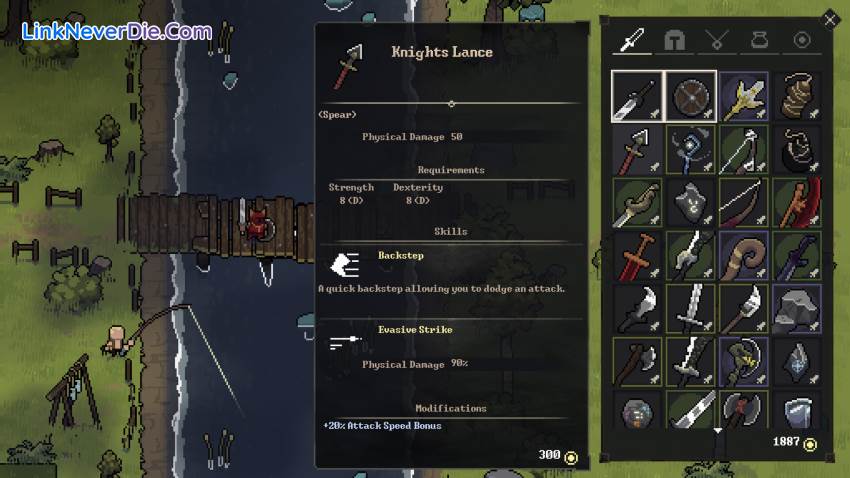Choose the golden trident weapon slot
This screenshot has height=478, width=850.
(x=743, y=96)
